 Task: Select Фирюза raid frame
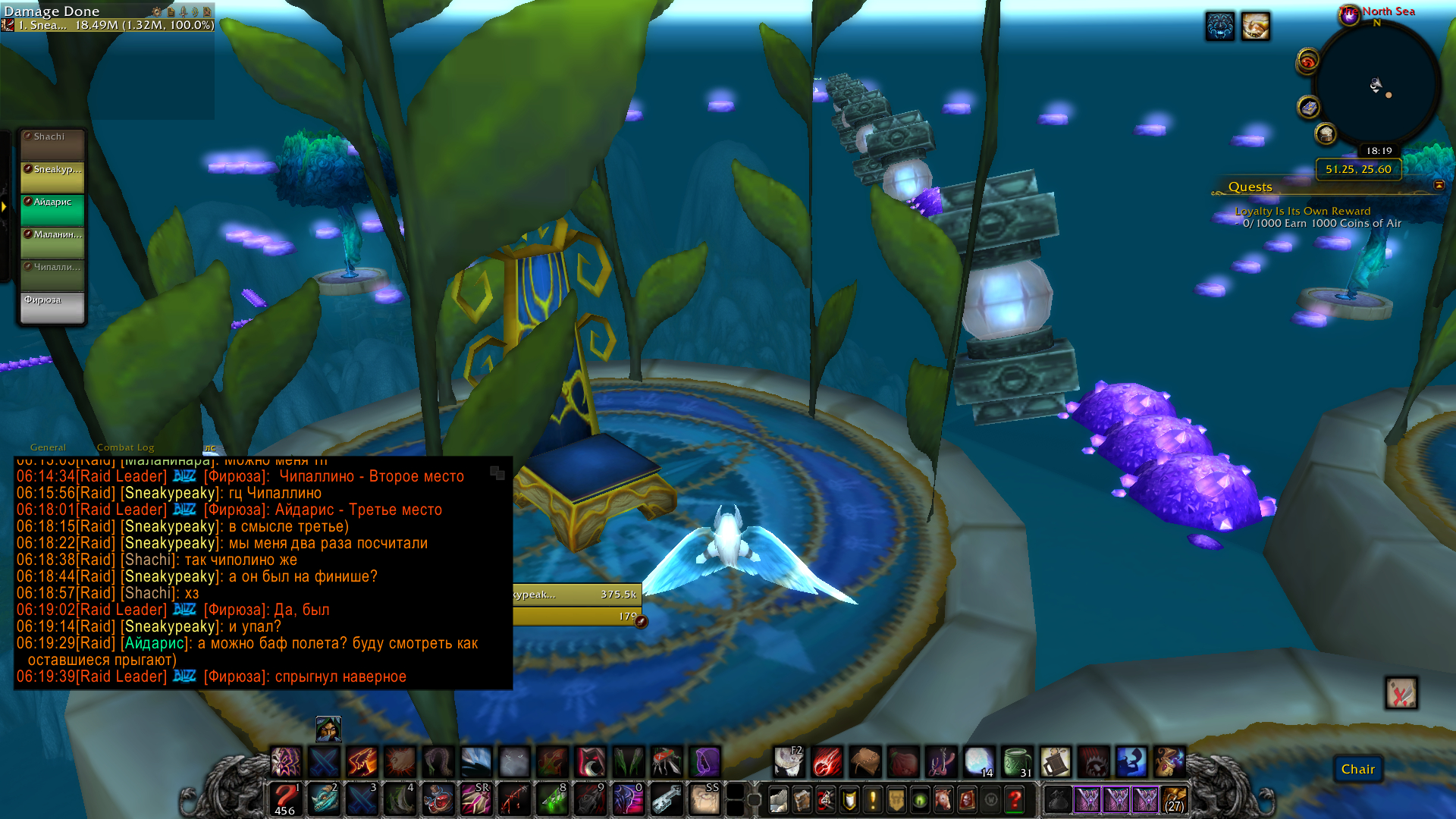pos(52,307)
